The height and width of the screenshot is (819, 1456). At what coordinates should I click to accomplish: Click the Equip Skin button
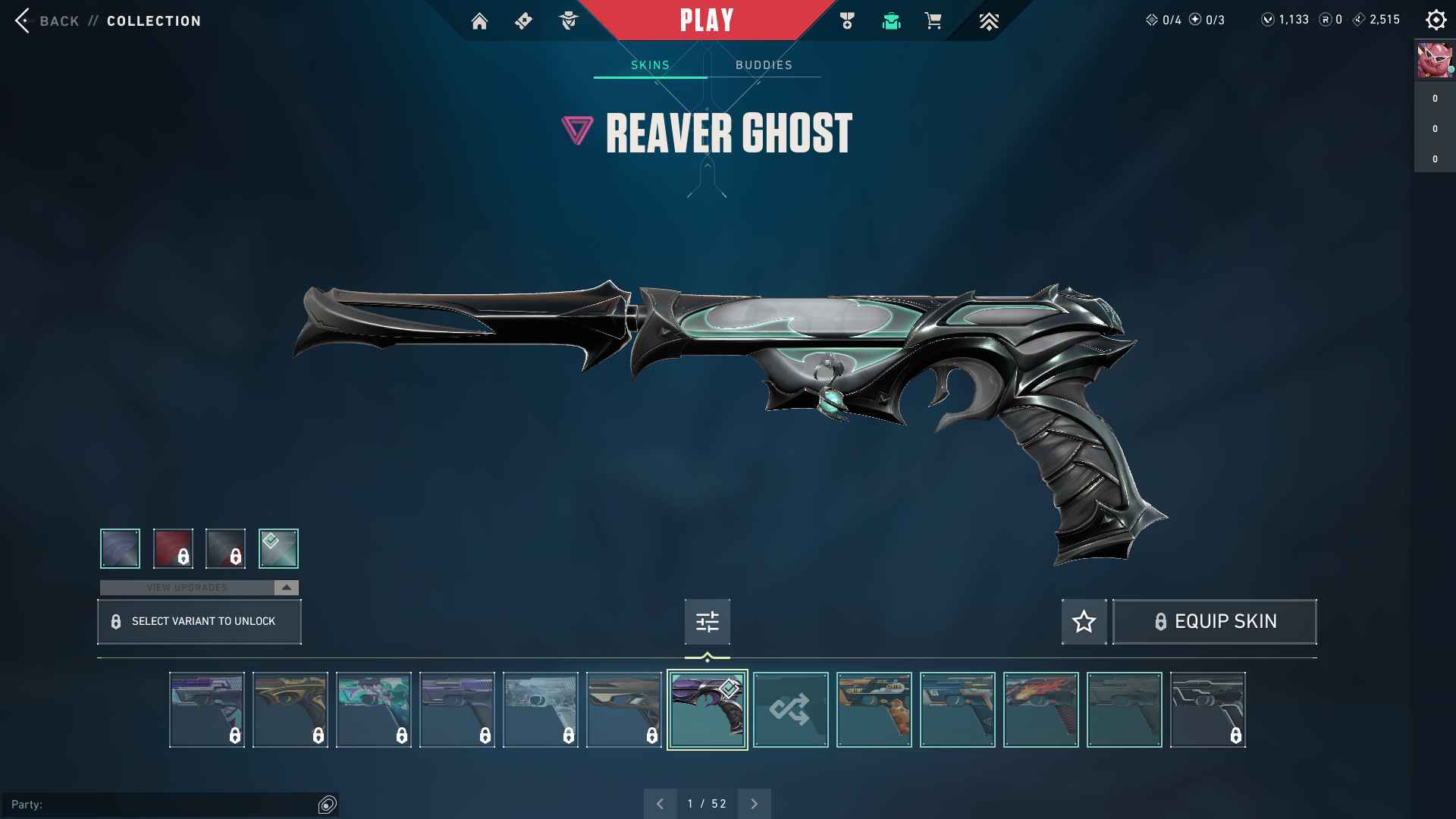[1214, 622]
